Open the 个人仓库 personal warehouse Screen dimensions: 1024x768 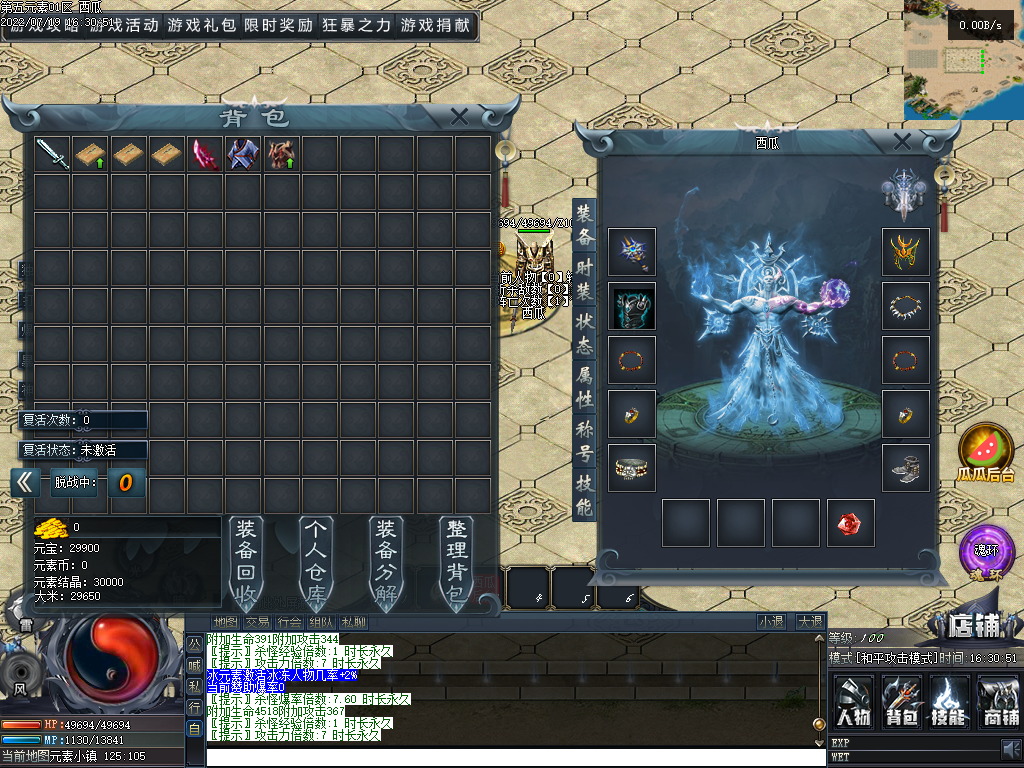(x=316, y=562)
